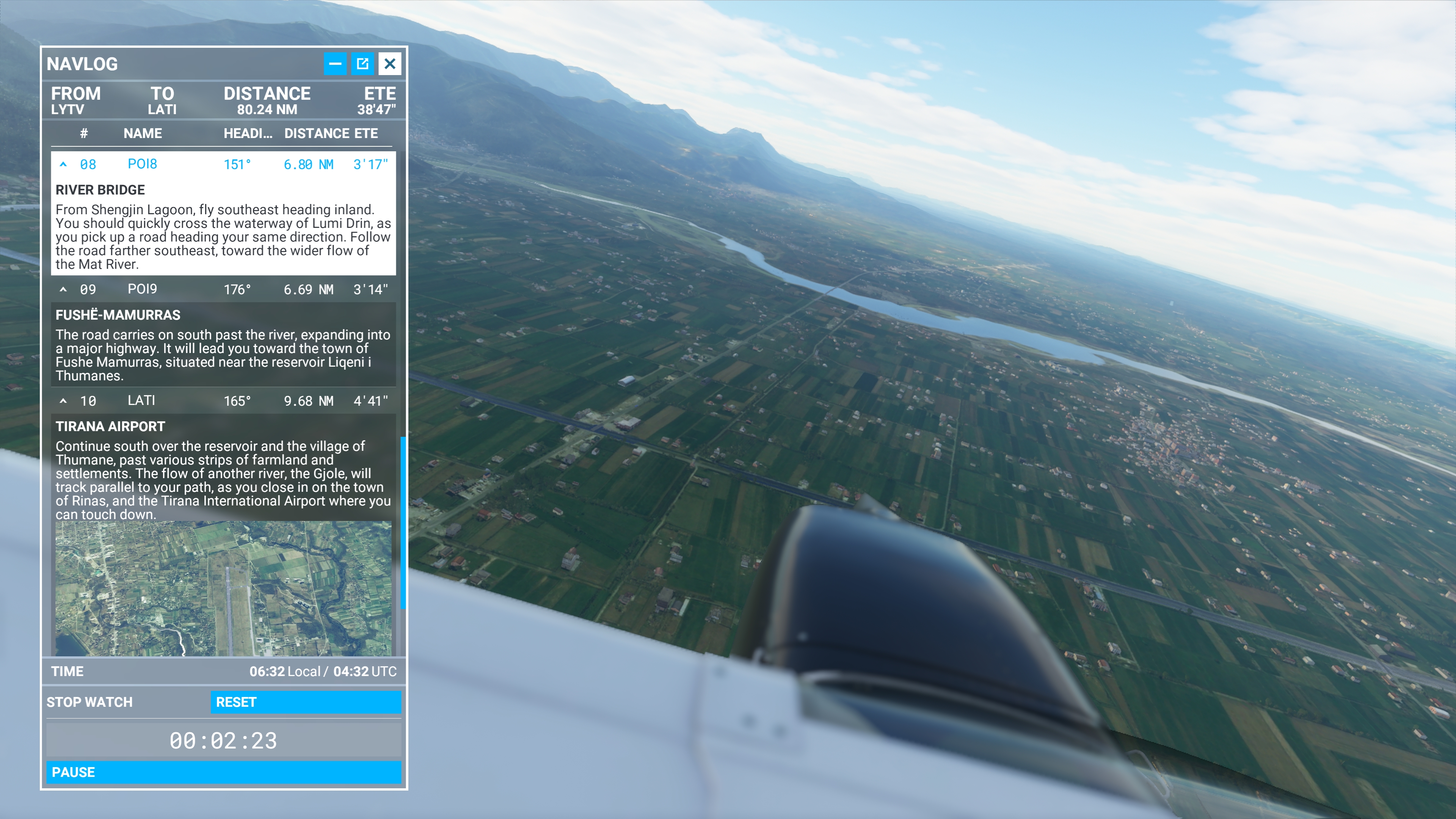Open the Tirana Airport map thumbnail
Screen dimensions: 1456x819
(x=223, y=588)
